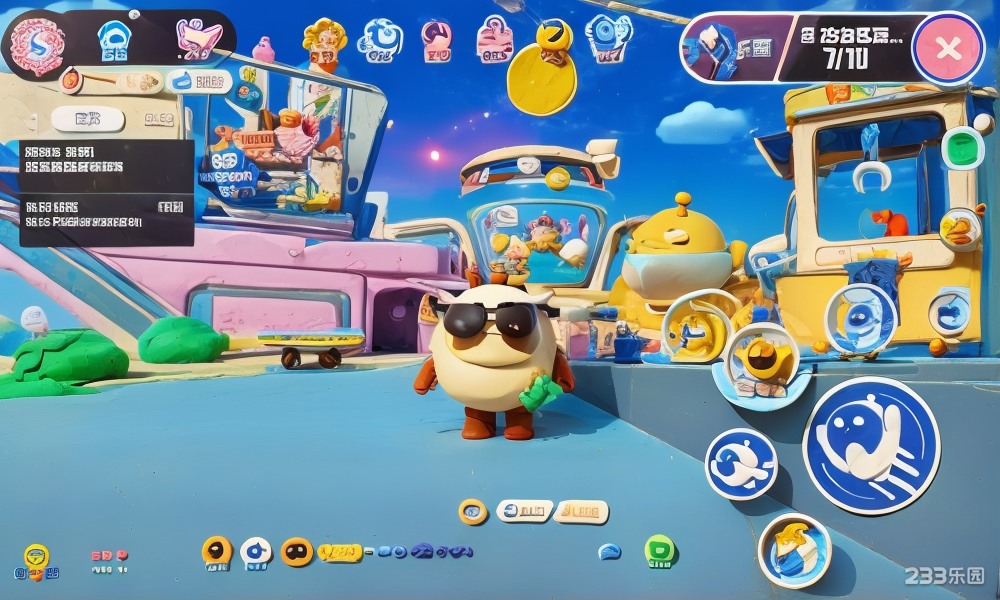Screen dimensions: 1000x600
Task: Click the white pill button below the avatar
Action: pos(89,120)
